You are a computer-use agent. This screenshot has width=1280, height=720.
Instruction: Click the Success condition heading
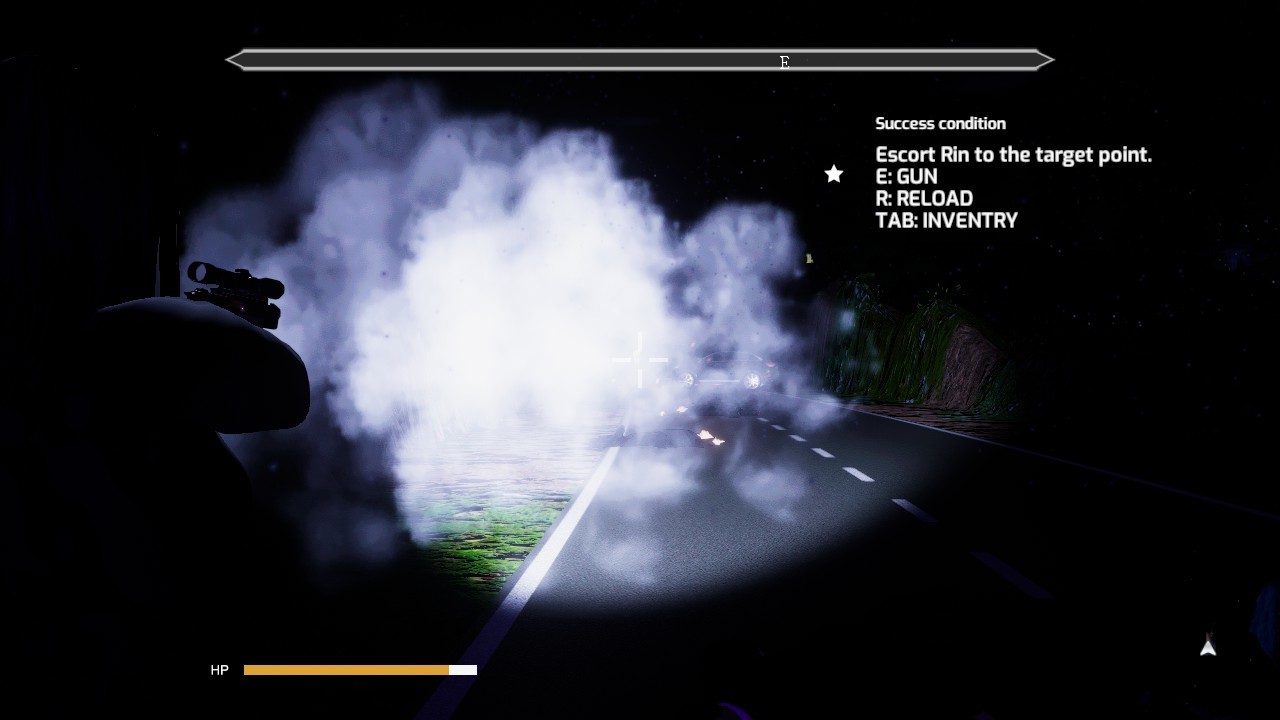point(940,123)
